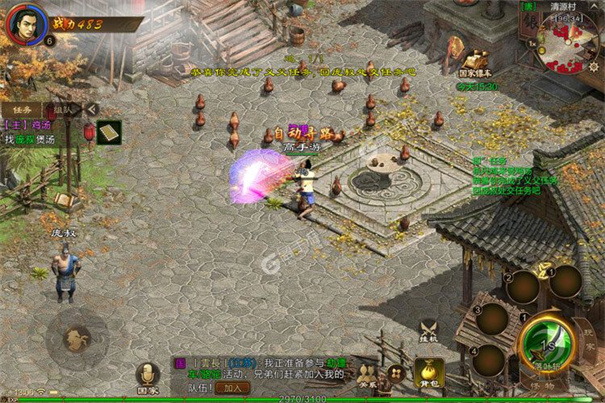Open the scroll book icon beside the quest panel
This screenshot has width=605, height=403.
107,131
